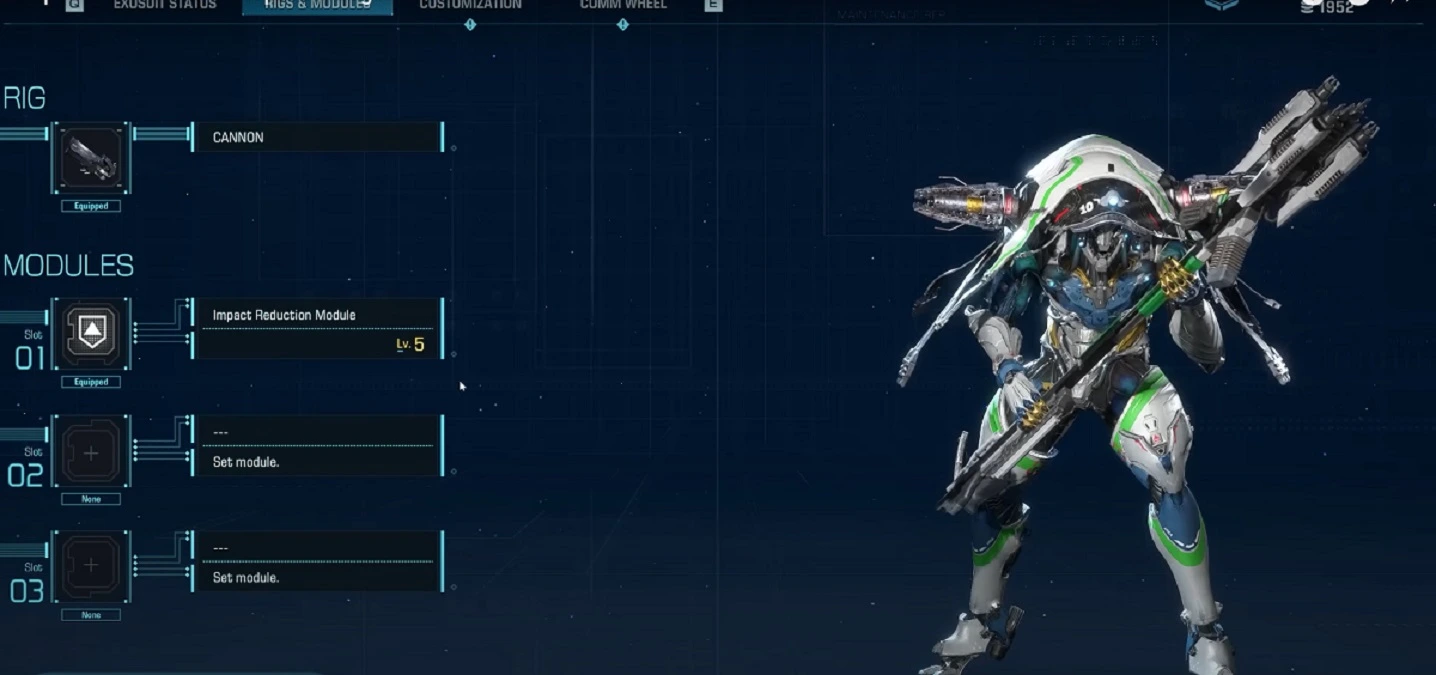Choose the Impact Reduction Module slot icon
1436x675 pixels.
[91, 334]
